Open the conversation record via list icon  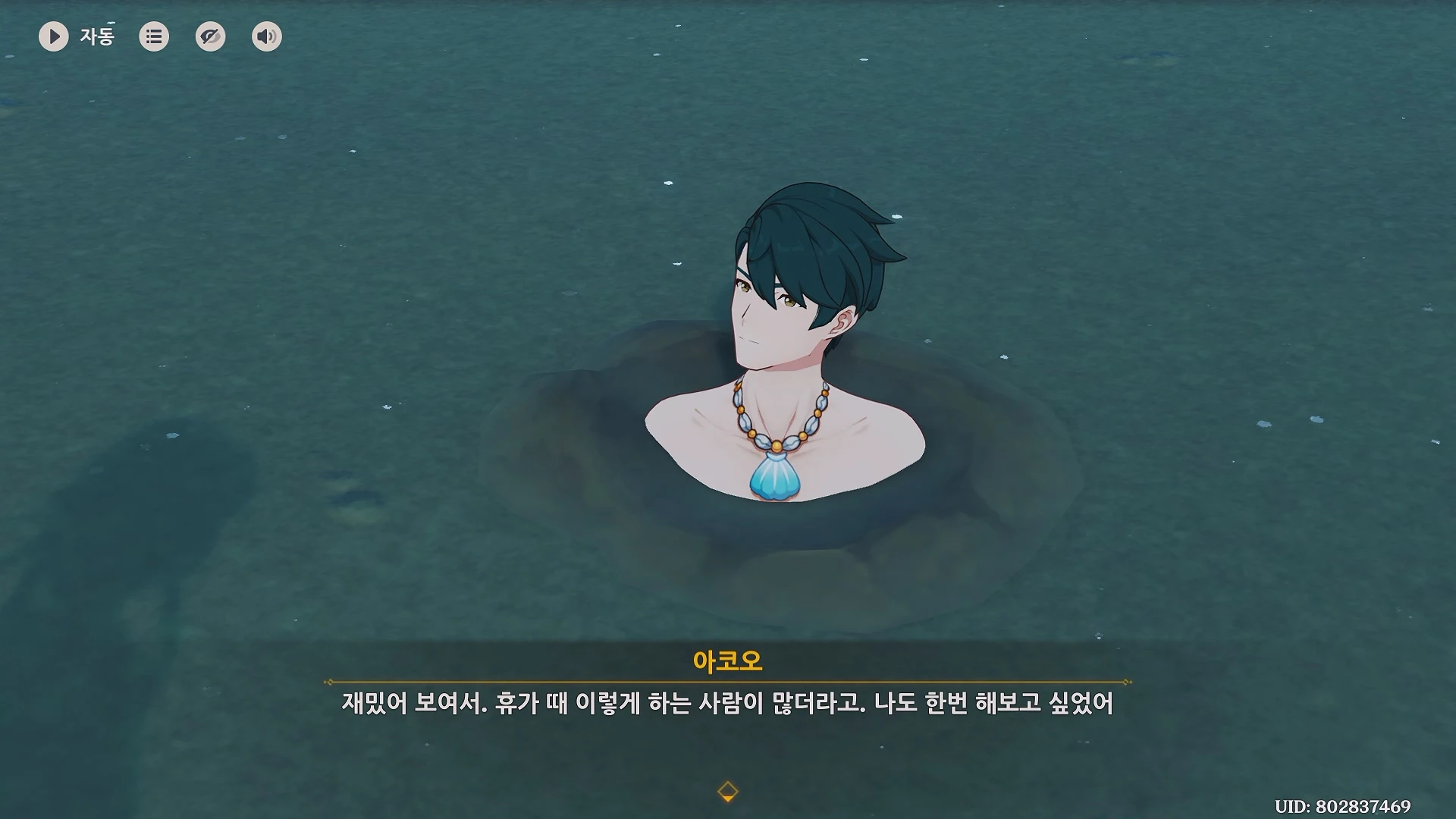[x=153, y=36]
